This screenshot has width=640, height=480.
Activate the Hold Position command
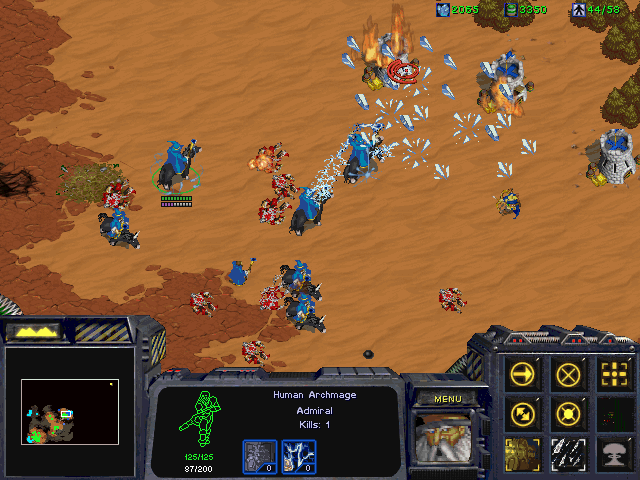569,412
